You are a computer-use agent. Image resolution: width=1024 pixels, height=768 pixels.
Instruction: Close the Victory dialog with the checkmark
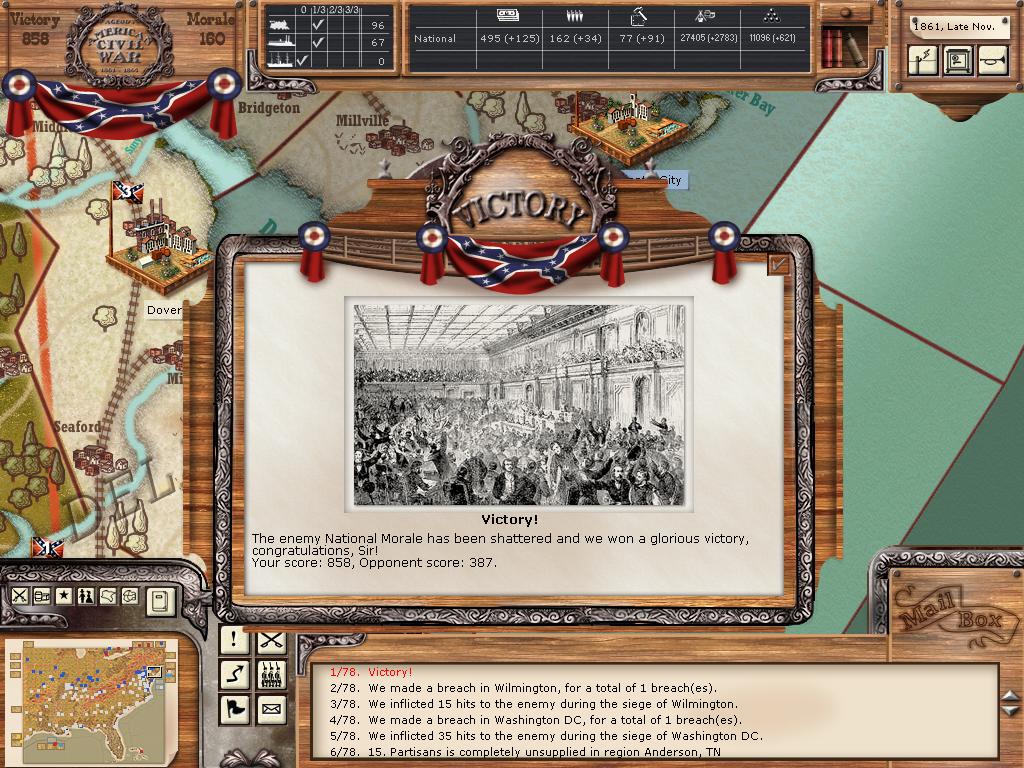(x=778, y=264)
